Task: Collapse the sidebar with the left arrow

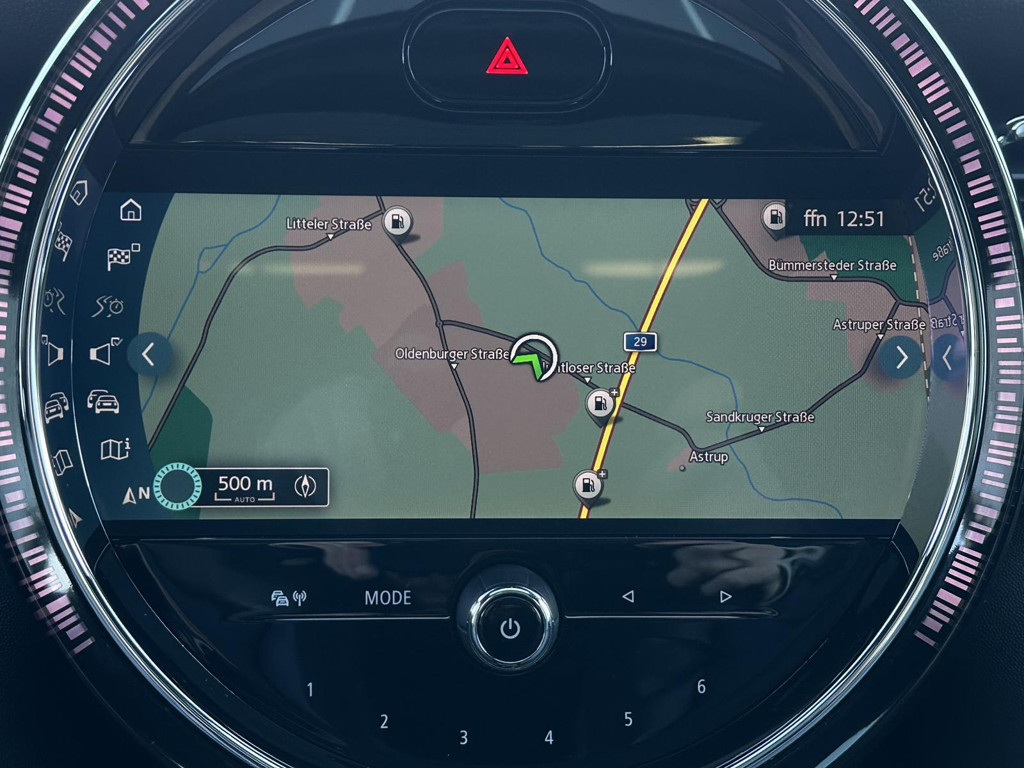Action: pyautogui.click(x=149, y=354)
